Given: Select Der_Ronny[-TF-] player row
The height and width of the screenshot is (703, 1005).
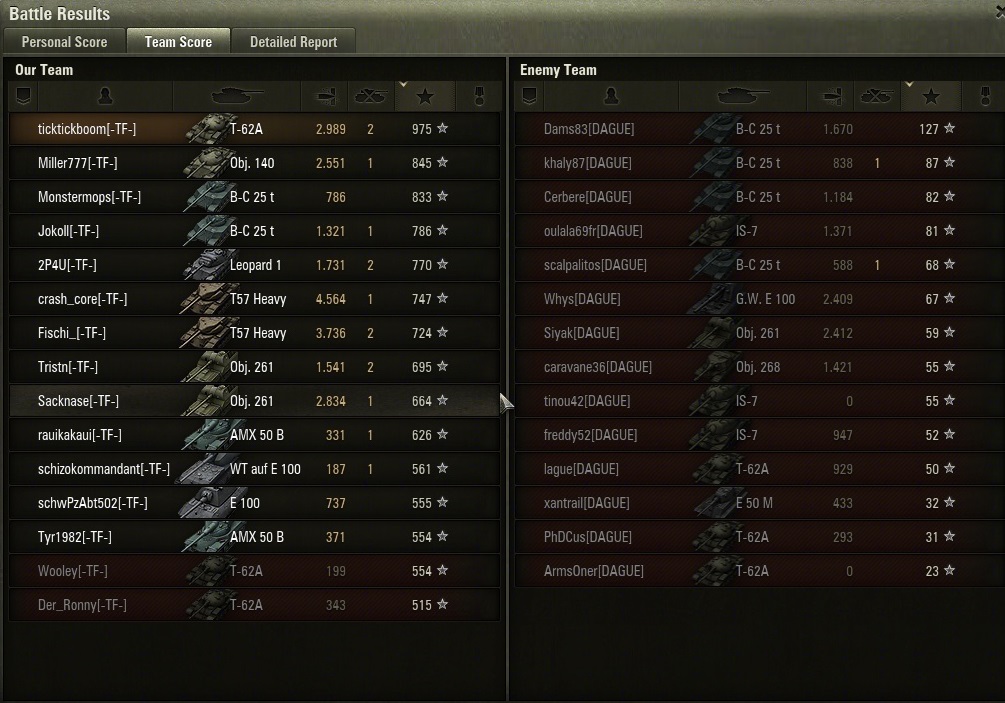Looking at the screenshot, I should tap(82, 605).
